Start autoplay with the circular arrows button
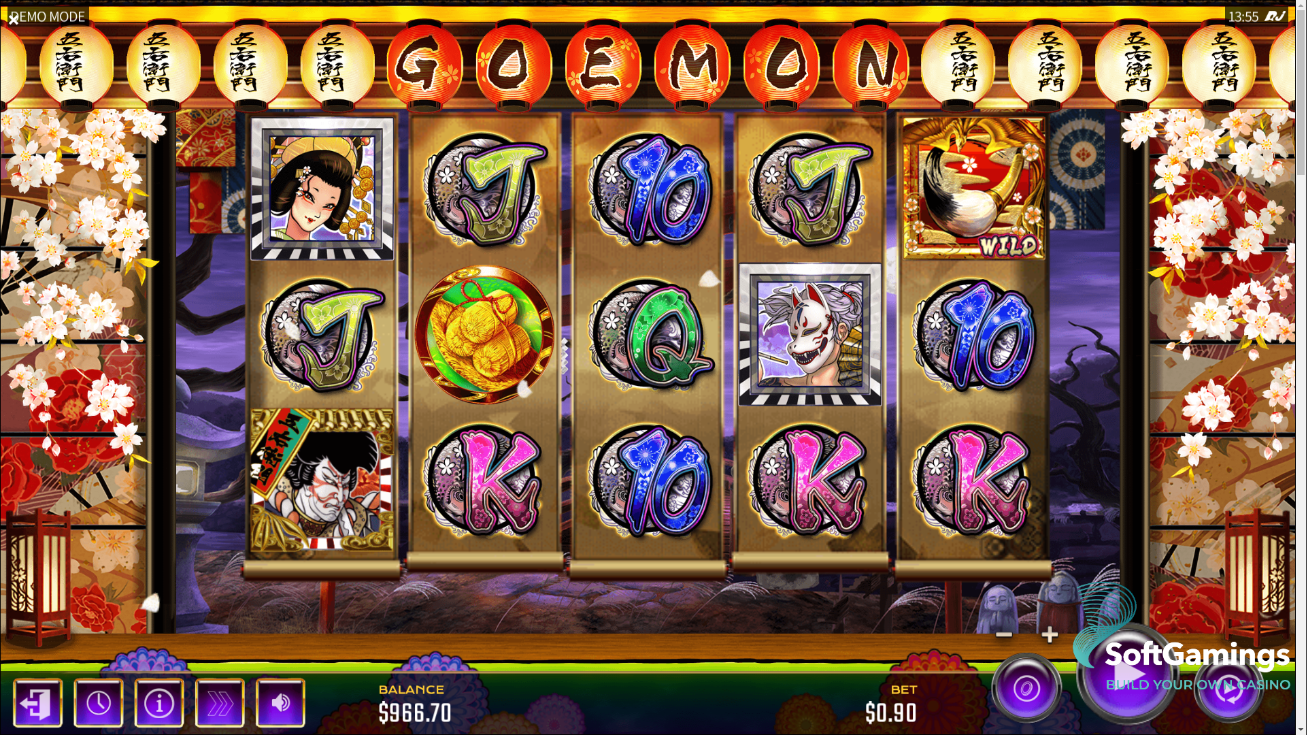Screen dimensions: 1307x735 pyautogui.click(x=1229, y=690)
